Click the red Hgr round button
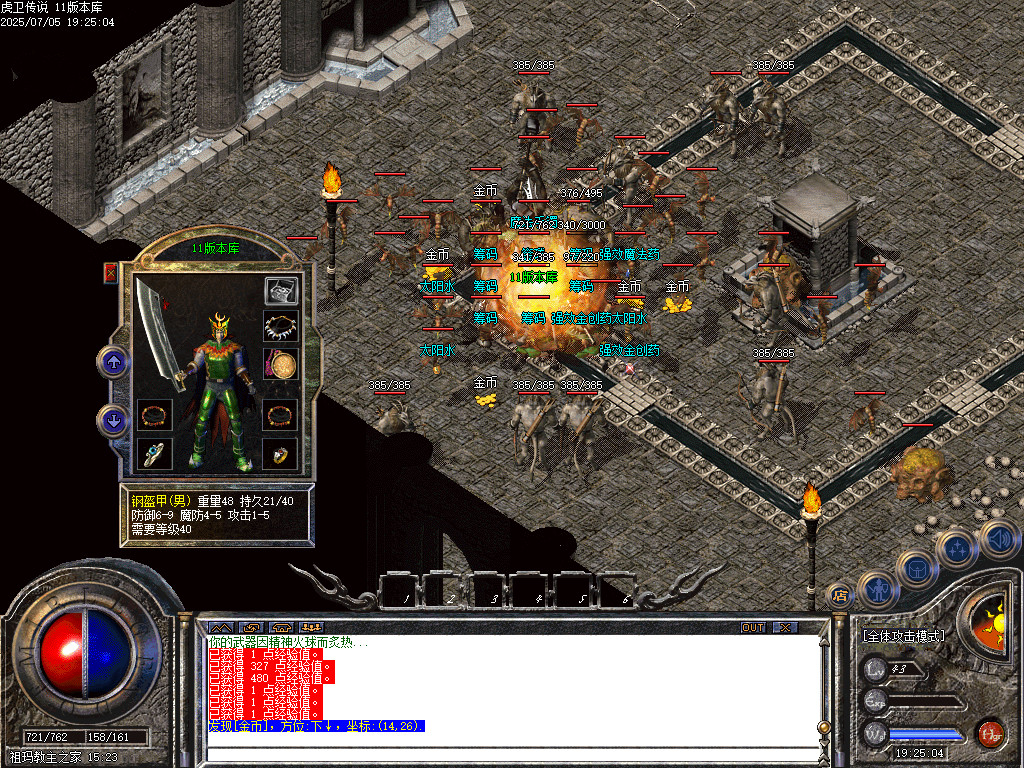The image size is (1024, 768). point(990,733)
